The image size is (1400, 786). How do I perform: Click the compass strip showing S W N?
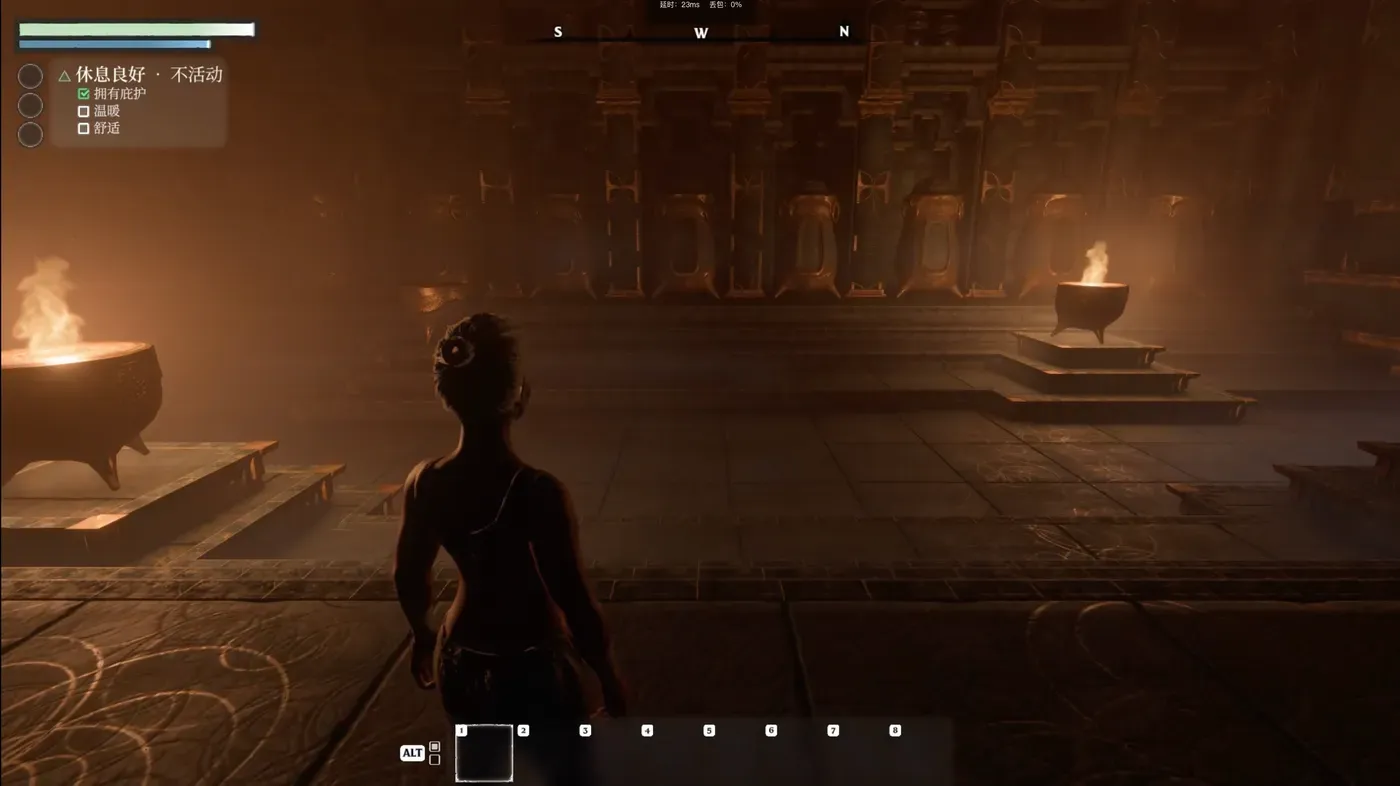tap(700, 34)
